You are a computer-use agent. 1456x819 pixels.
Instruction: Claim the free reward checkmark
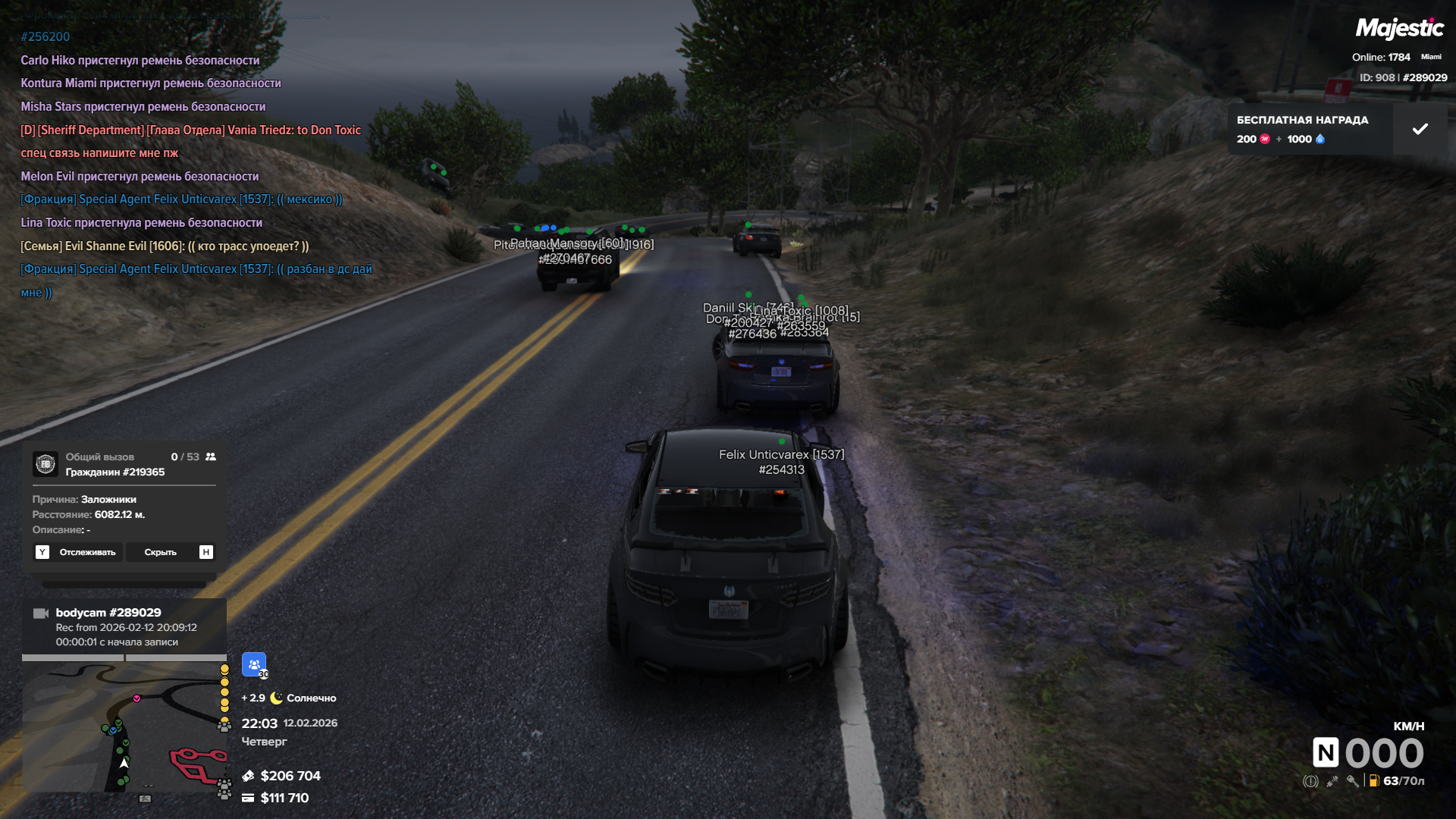pyautogui.click(x=1420, y=130)
